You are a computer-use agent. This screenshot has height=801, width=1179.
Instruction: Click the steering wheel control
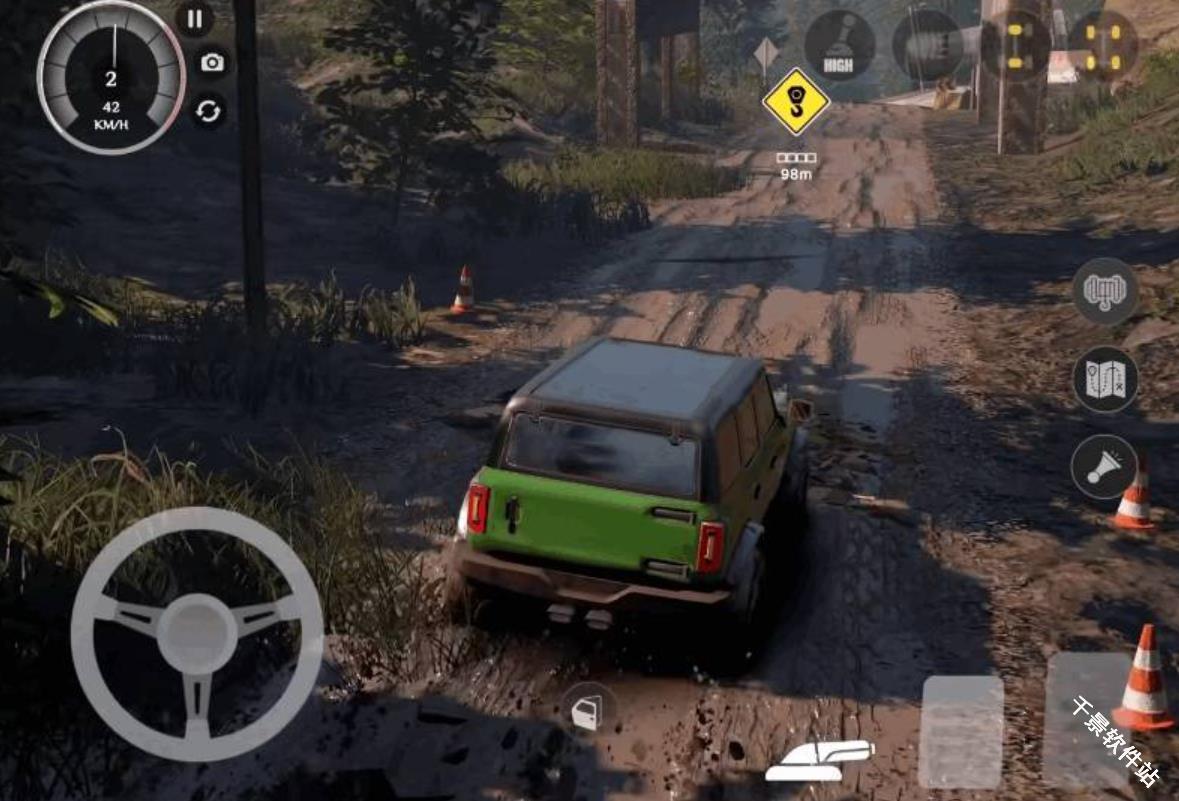(197, 633)
